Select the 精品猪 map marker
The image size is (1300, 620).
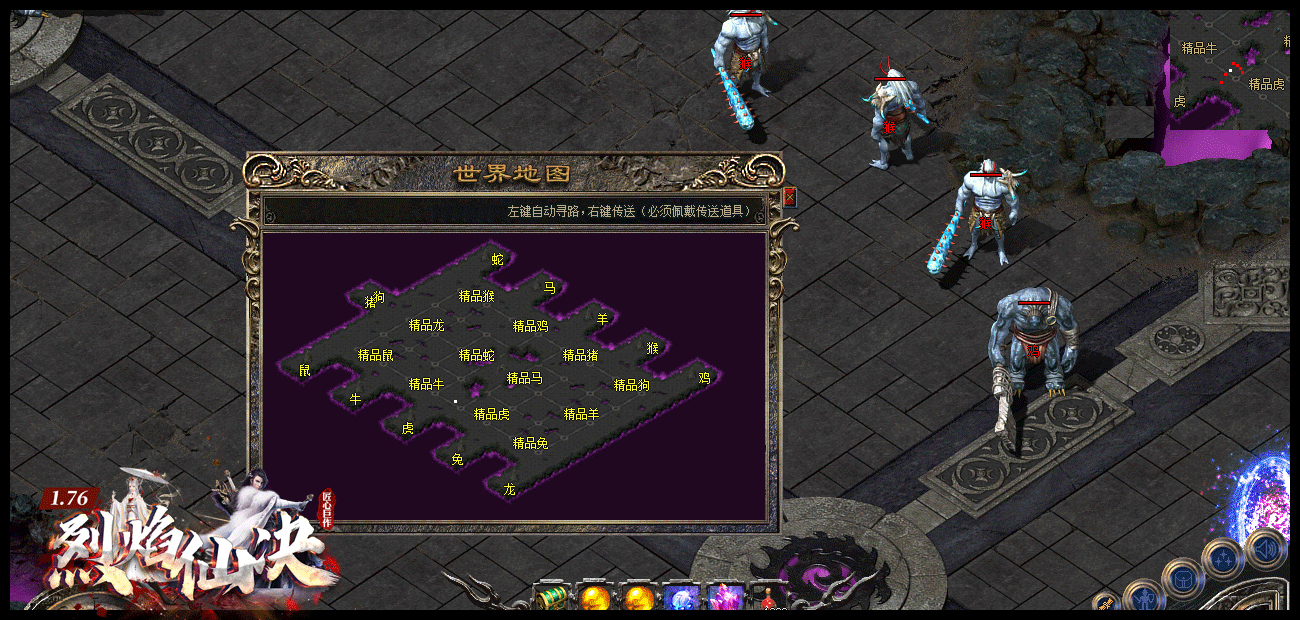[x=580, y=355]
